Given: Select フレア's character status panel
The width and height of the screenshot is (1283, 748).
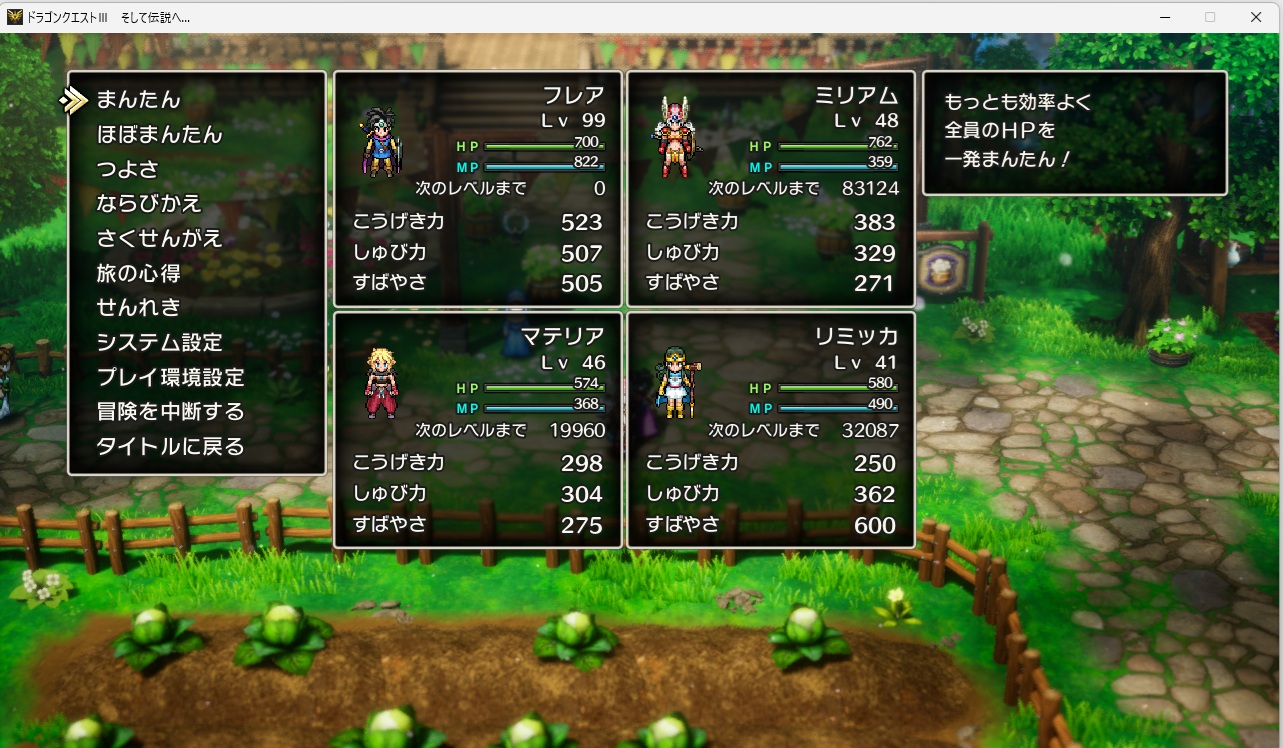Looking at the screenshot, I should pos(478,189).
